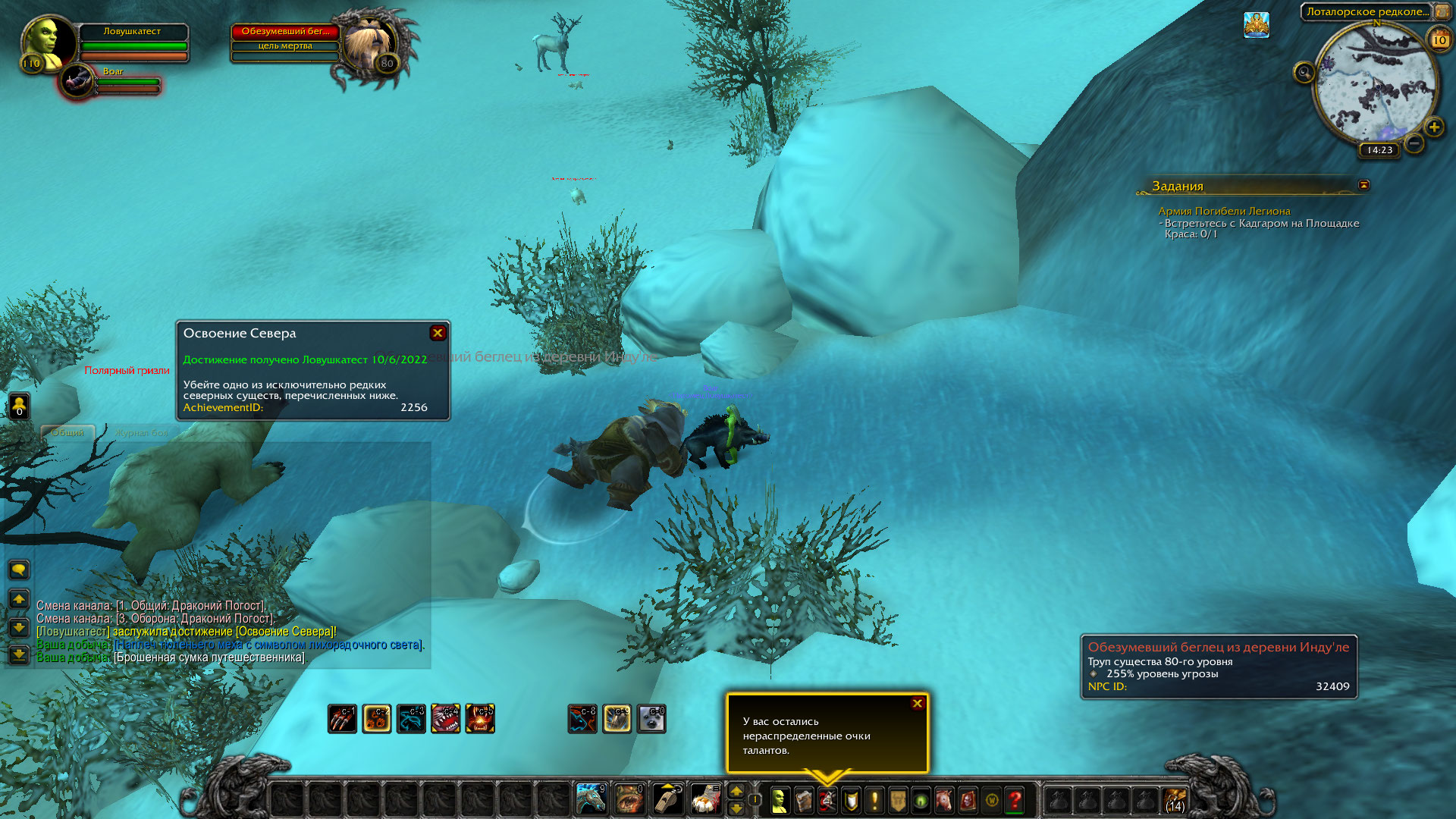Viewport: 1456px width, 819px height.
Task: Toggle minimap tracking with the magnifier button
Action: click(x=1304, y=73)
